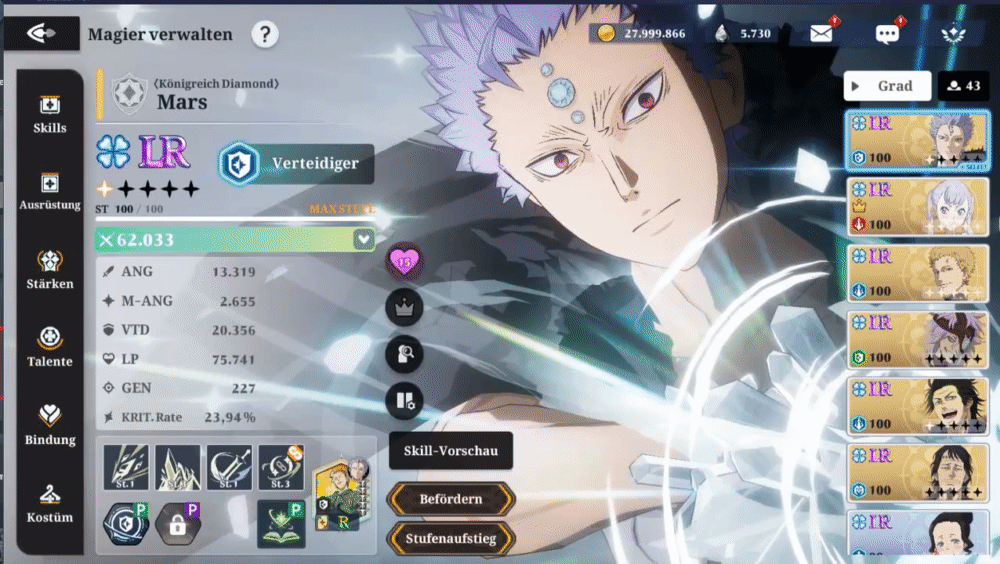The width and height of the screenshot is (1000, 564).
Task: Show the Talente tab
Action: point(50,348)
